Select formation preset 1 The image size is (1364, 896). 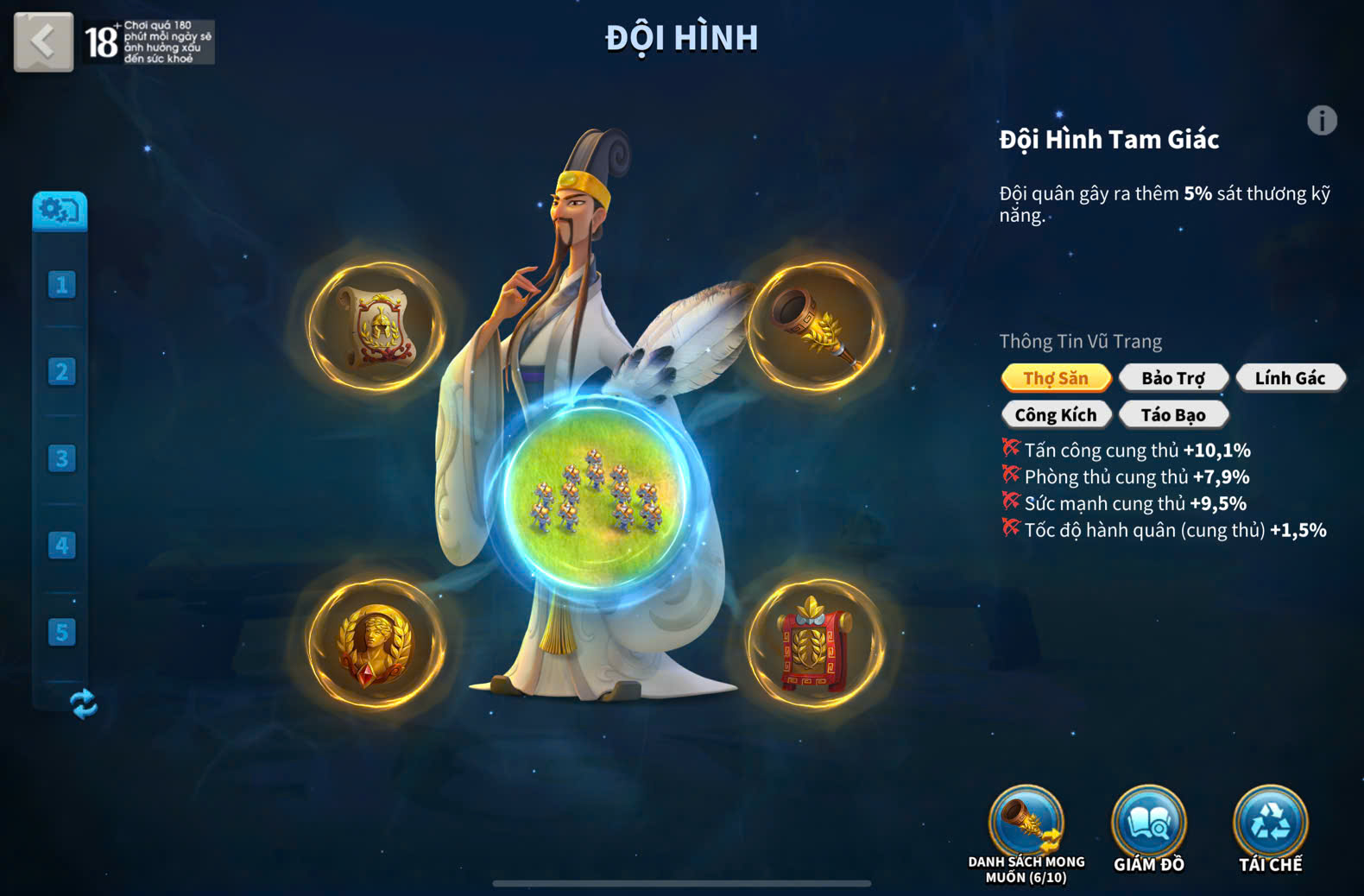click(61, 285)
